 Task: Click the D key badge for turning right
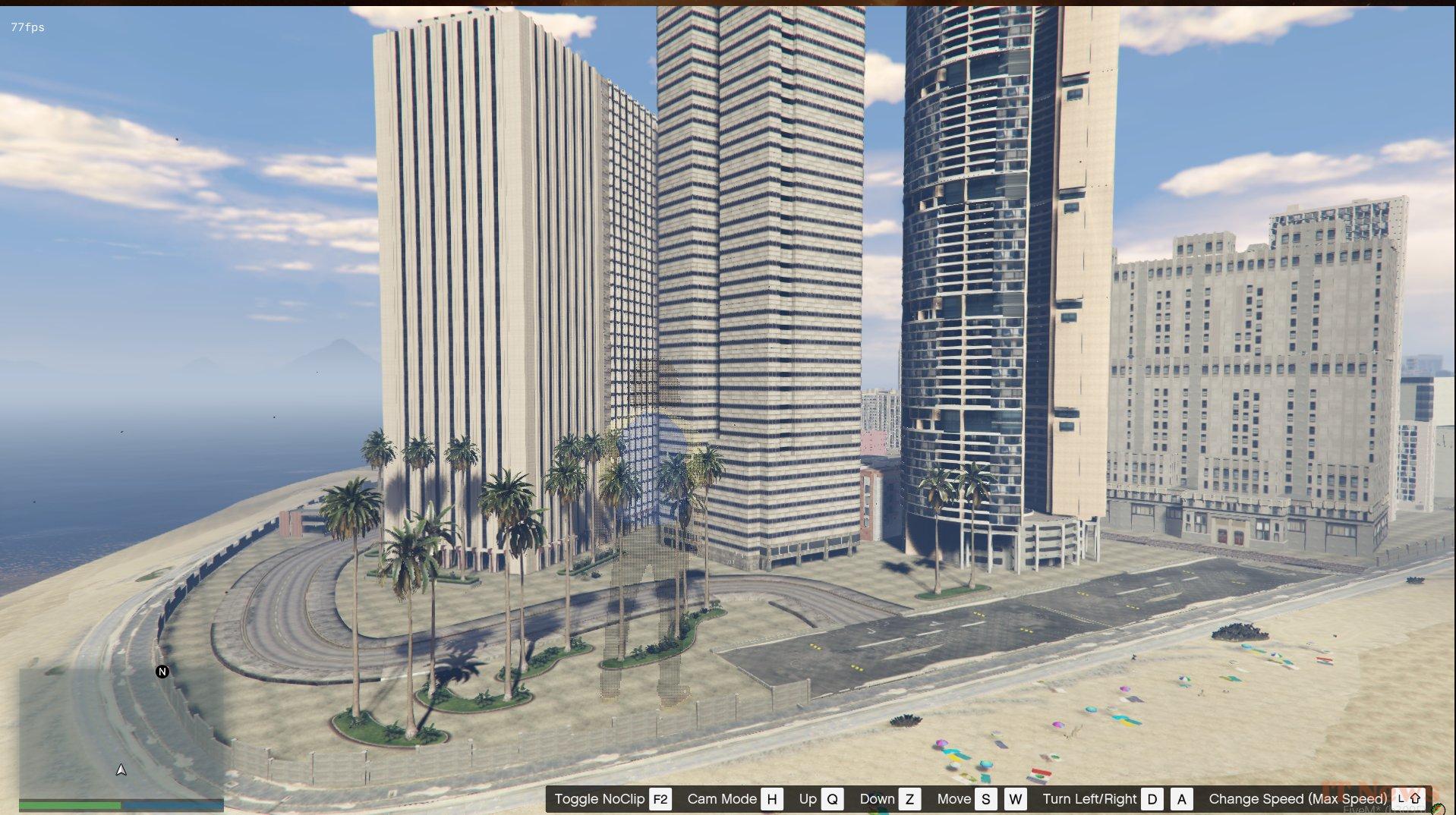click(1153, 798)
